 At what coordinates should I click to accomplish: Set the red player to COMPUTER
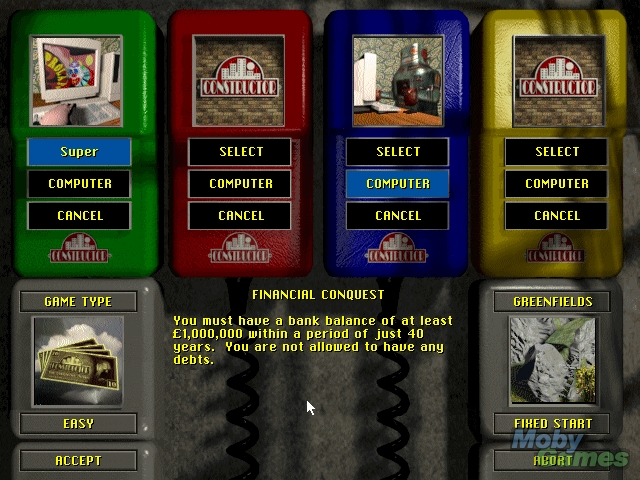[240, 184]
